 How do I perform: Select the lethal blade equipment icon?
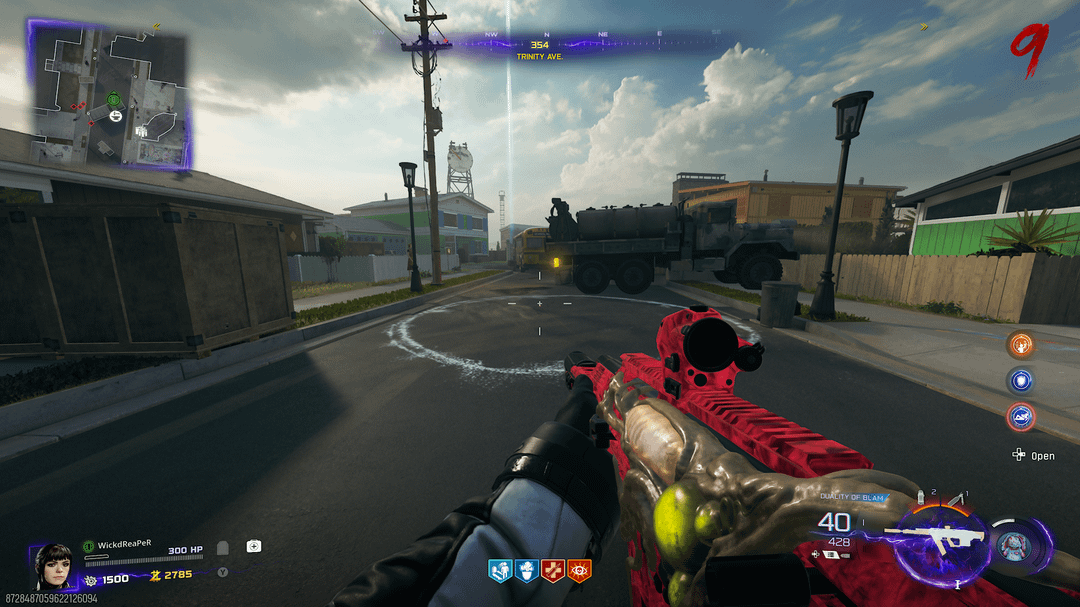pyautogui.click(x=958, y=497)
